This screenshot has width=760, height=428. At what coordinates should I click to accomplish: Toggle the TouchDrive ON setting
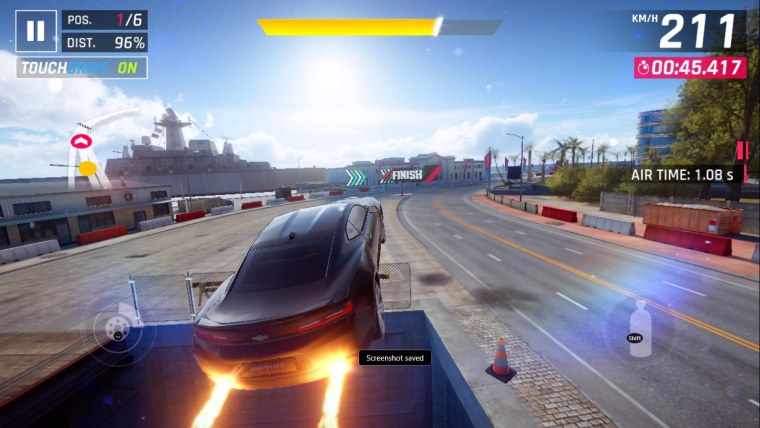[82, 68]
